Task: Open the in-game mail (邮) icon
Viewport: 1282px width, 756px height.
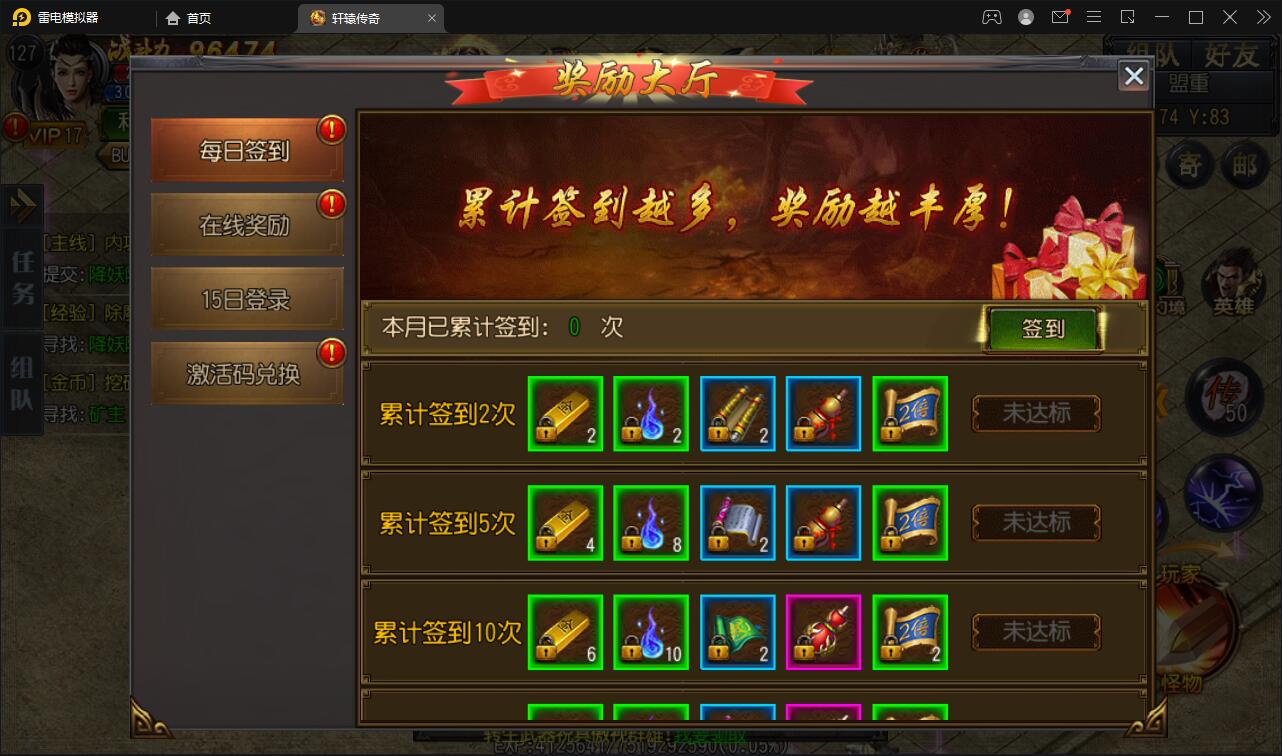Action: [x=1245, y=166]
